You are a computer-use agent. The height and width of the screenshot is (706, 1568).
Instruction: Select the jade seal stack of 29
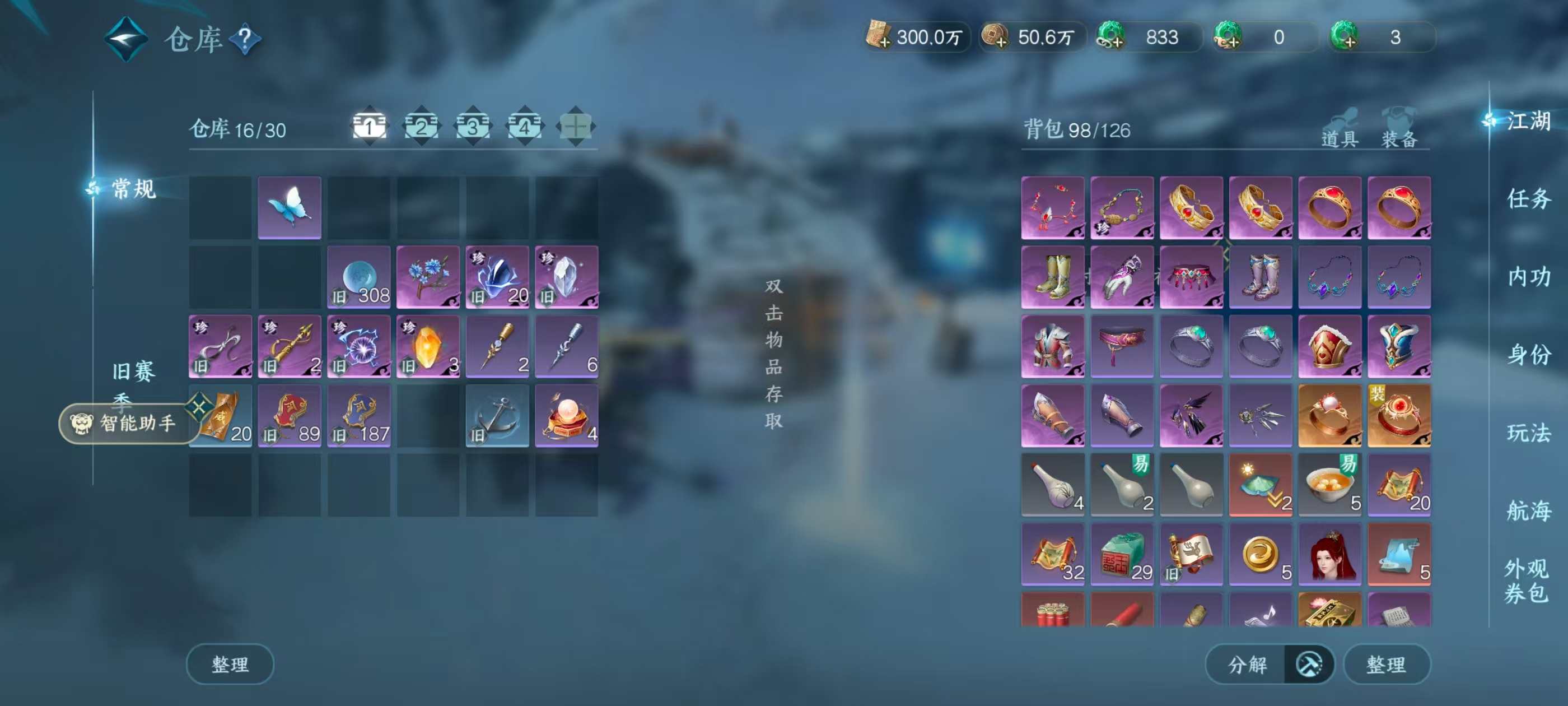click(1122, 554)
